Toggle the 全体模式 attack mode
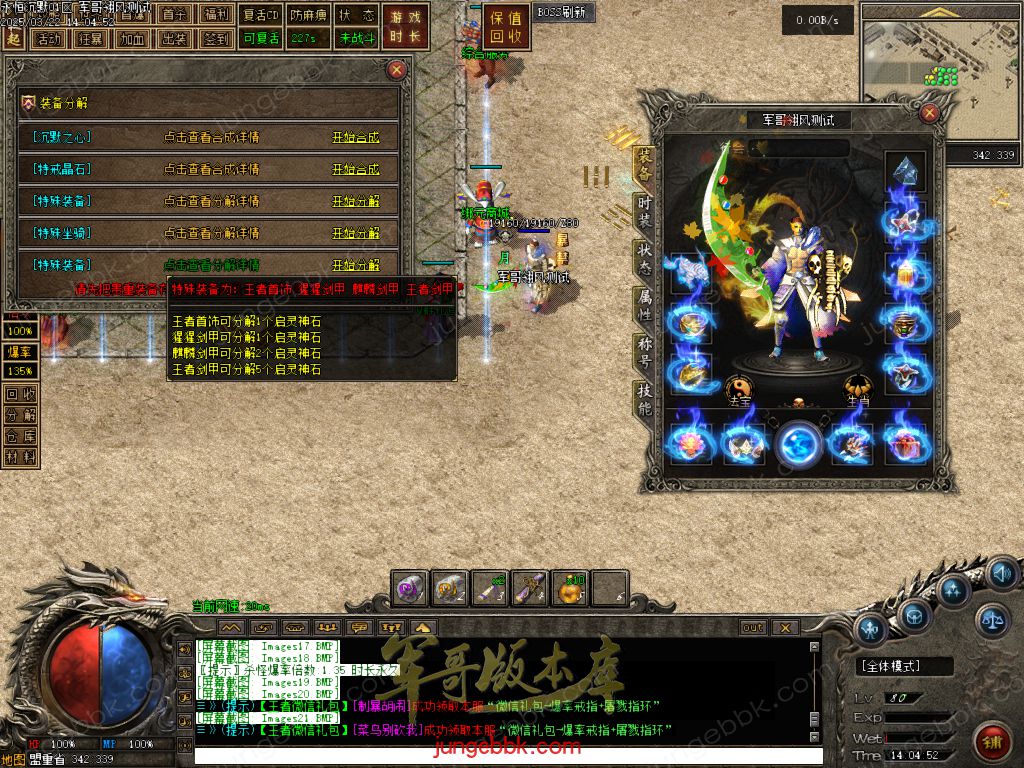The width and height of the screenshot is (1024, 768). click(x=891, y=666)
